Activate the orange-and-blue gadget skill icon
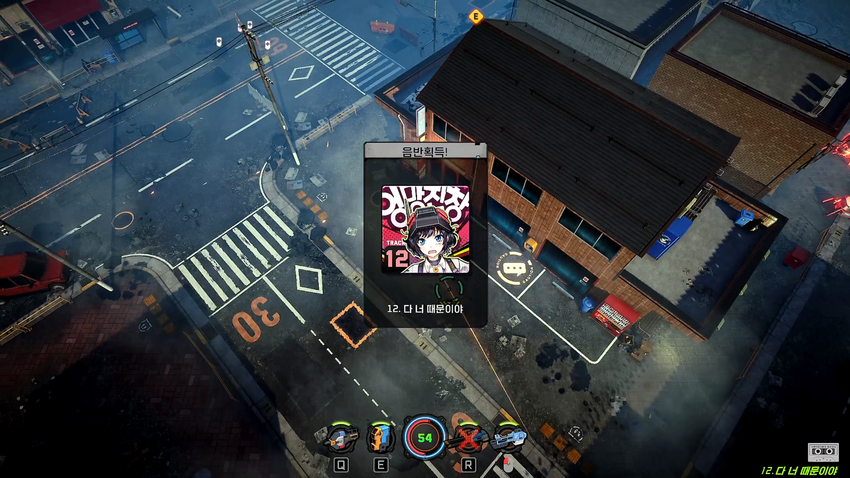 click(x=381, y=437)
